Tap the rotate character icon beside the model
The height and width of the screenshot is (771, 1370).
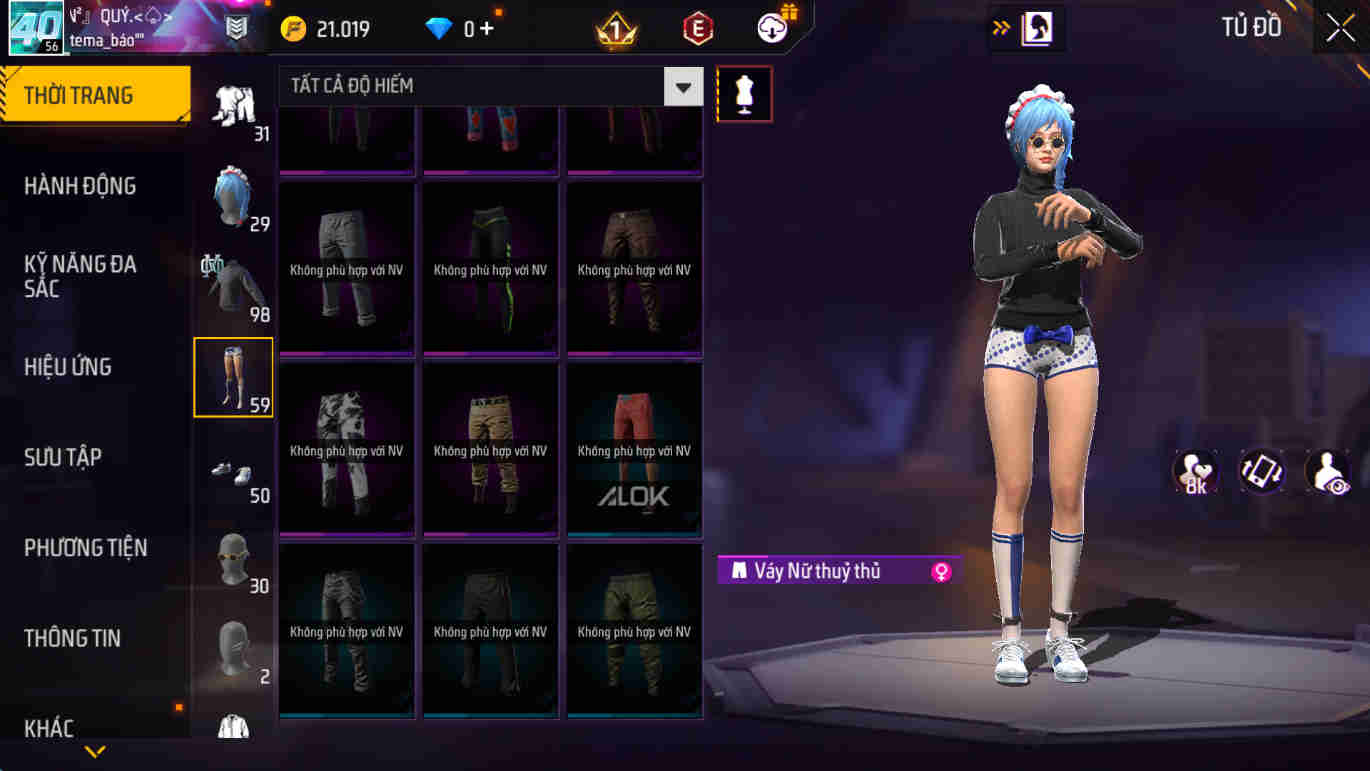(x=1261, y=470)
